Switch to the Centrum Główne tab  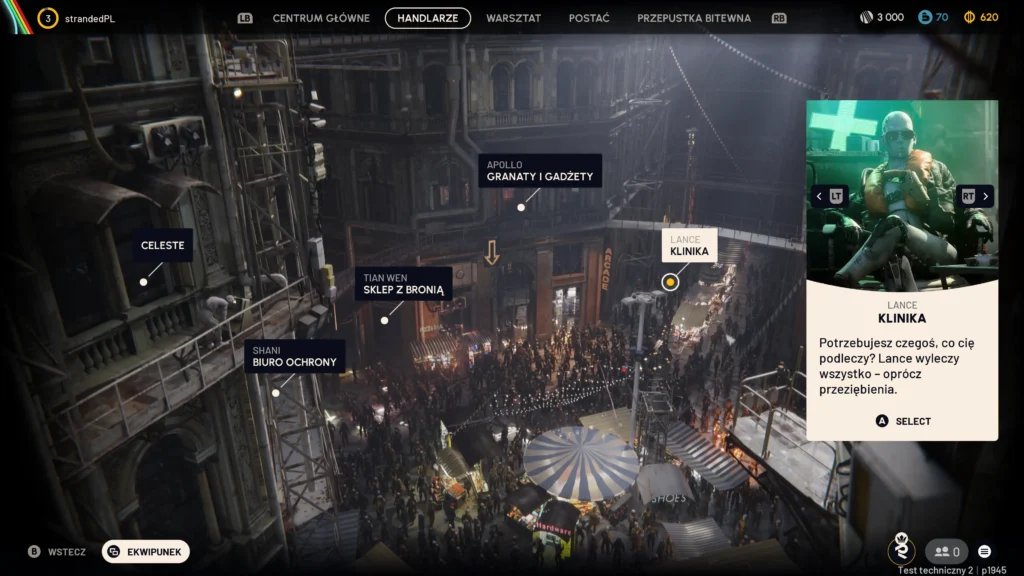pos(321,18)
